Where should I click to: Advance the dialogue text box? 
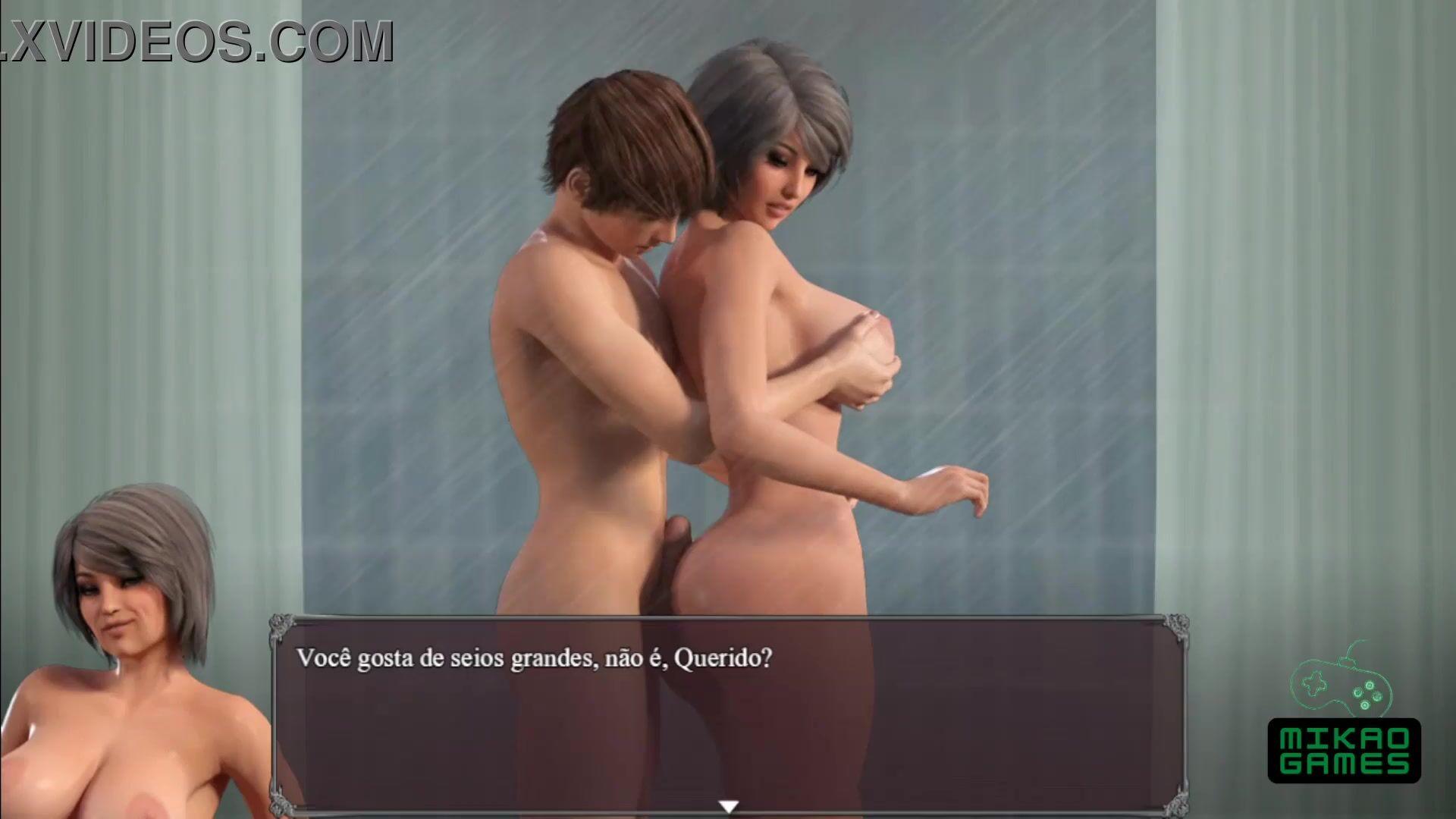[x=728, y=713]
